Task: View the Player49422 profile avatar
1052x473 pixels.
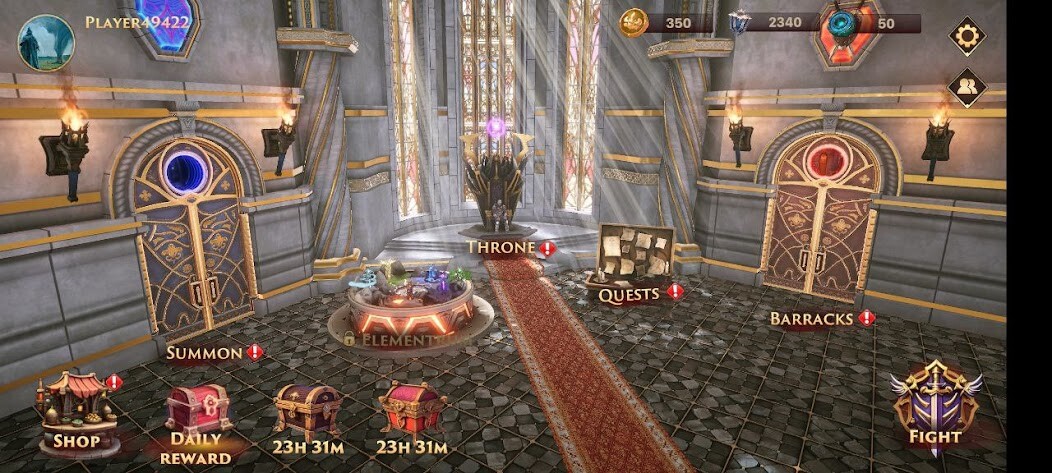Action: click(46, 42)
